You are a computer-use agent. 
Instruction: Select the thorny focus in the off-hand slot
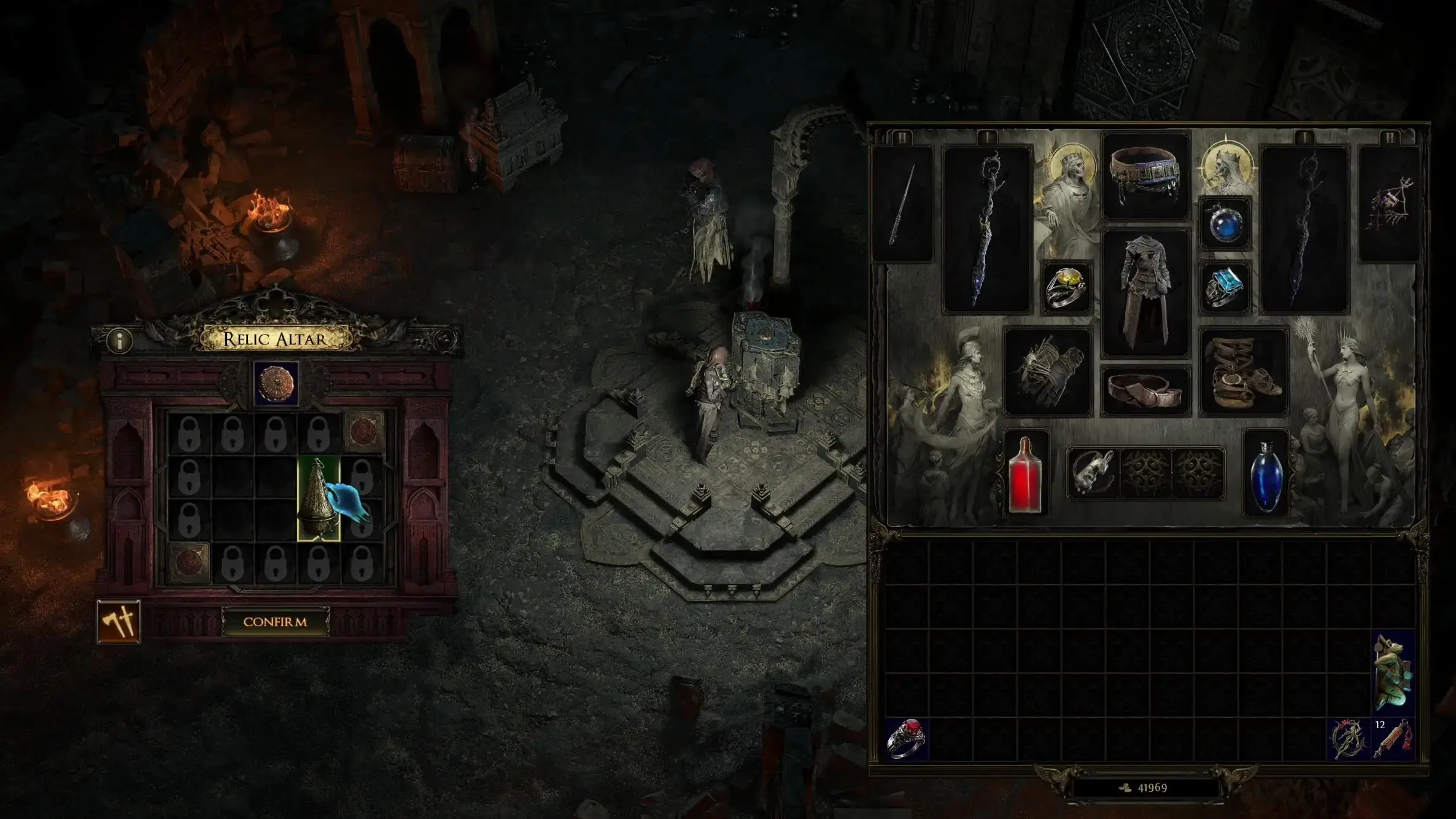pyautogui.click(x=1389, y=204)
